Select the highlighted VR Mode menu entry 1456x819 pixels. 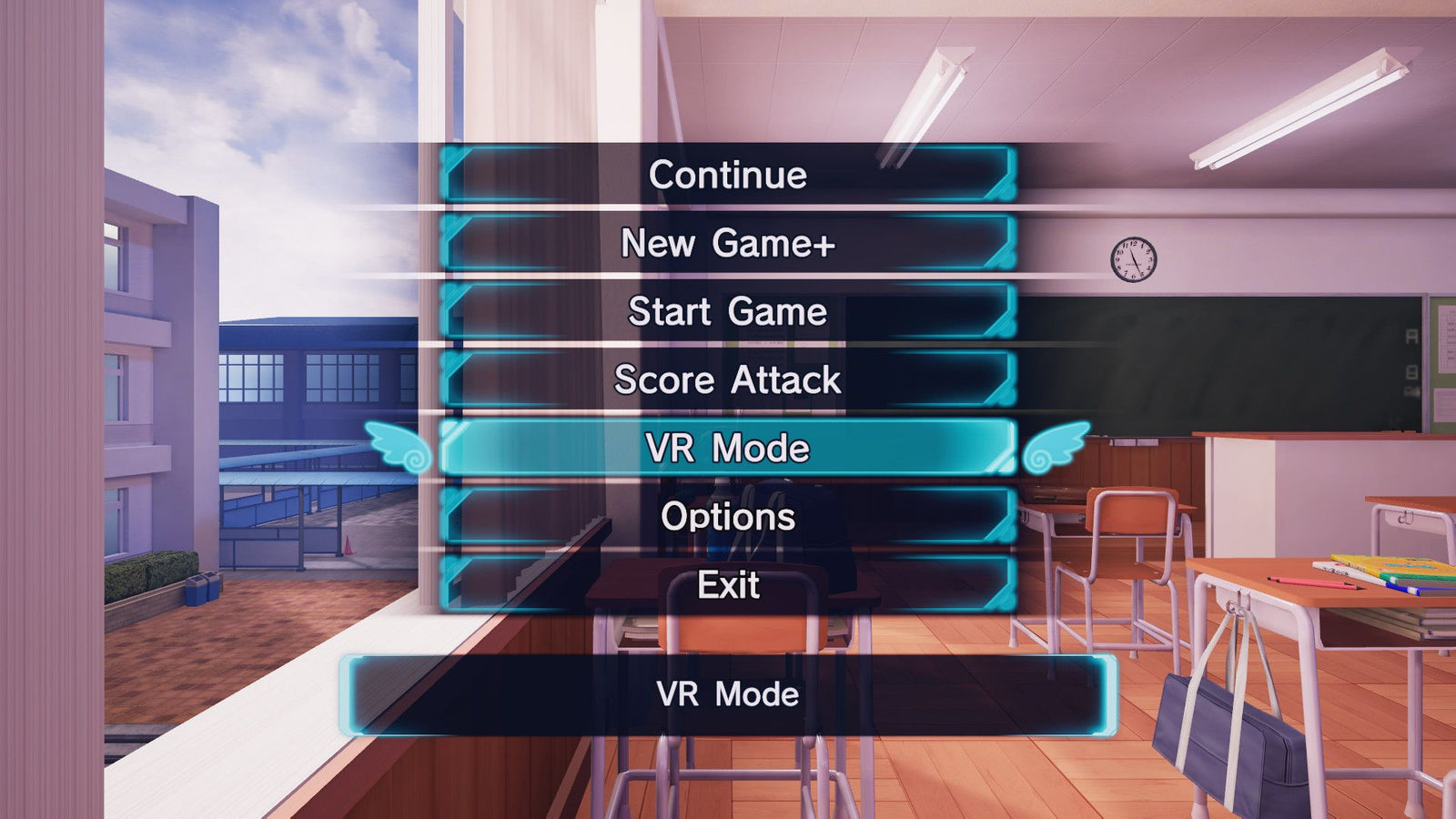pos(728,450)
